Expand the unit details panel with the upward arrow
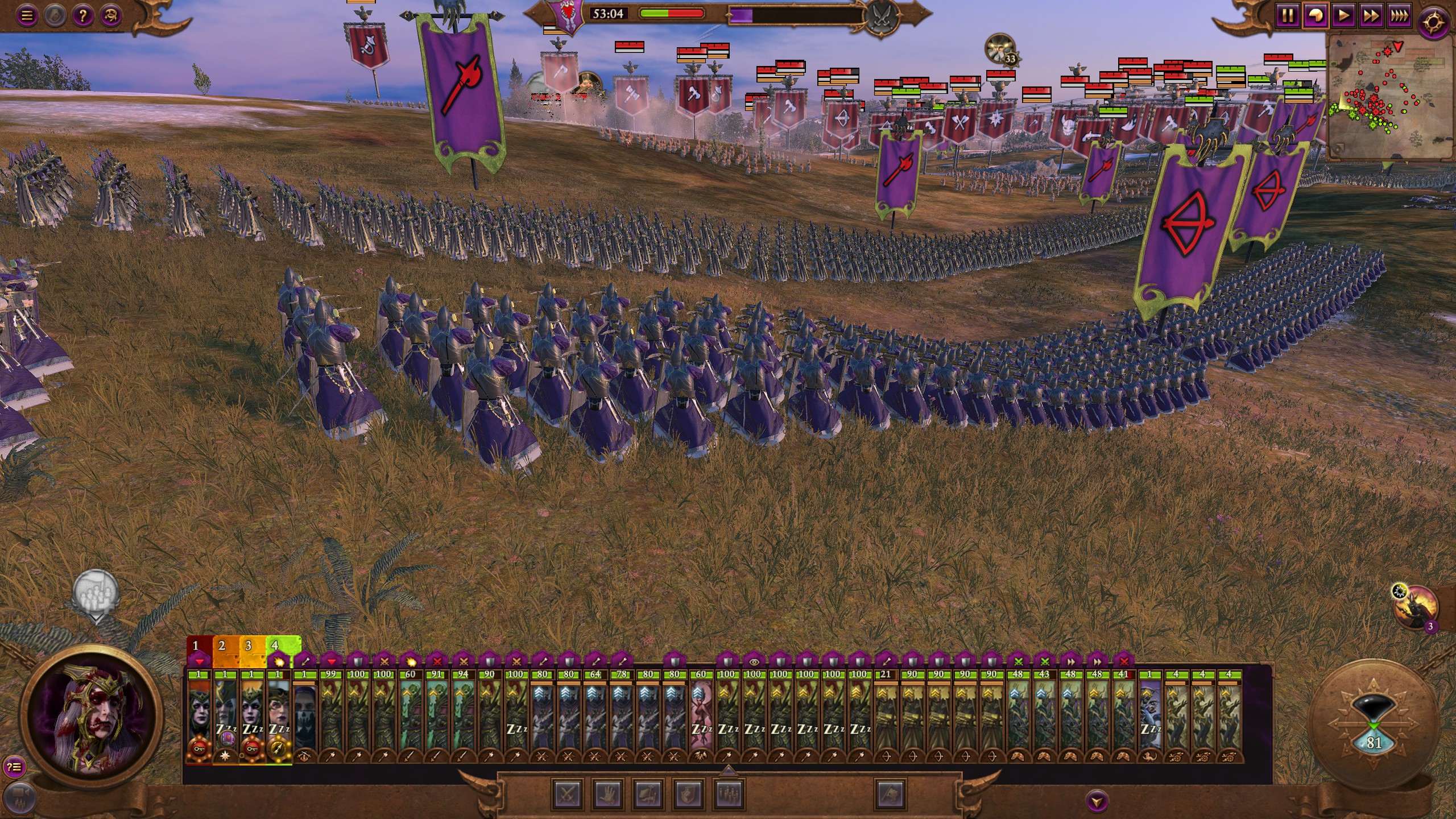The width and height of the screenshot is (1456, 819). tap(728, 770)
